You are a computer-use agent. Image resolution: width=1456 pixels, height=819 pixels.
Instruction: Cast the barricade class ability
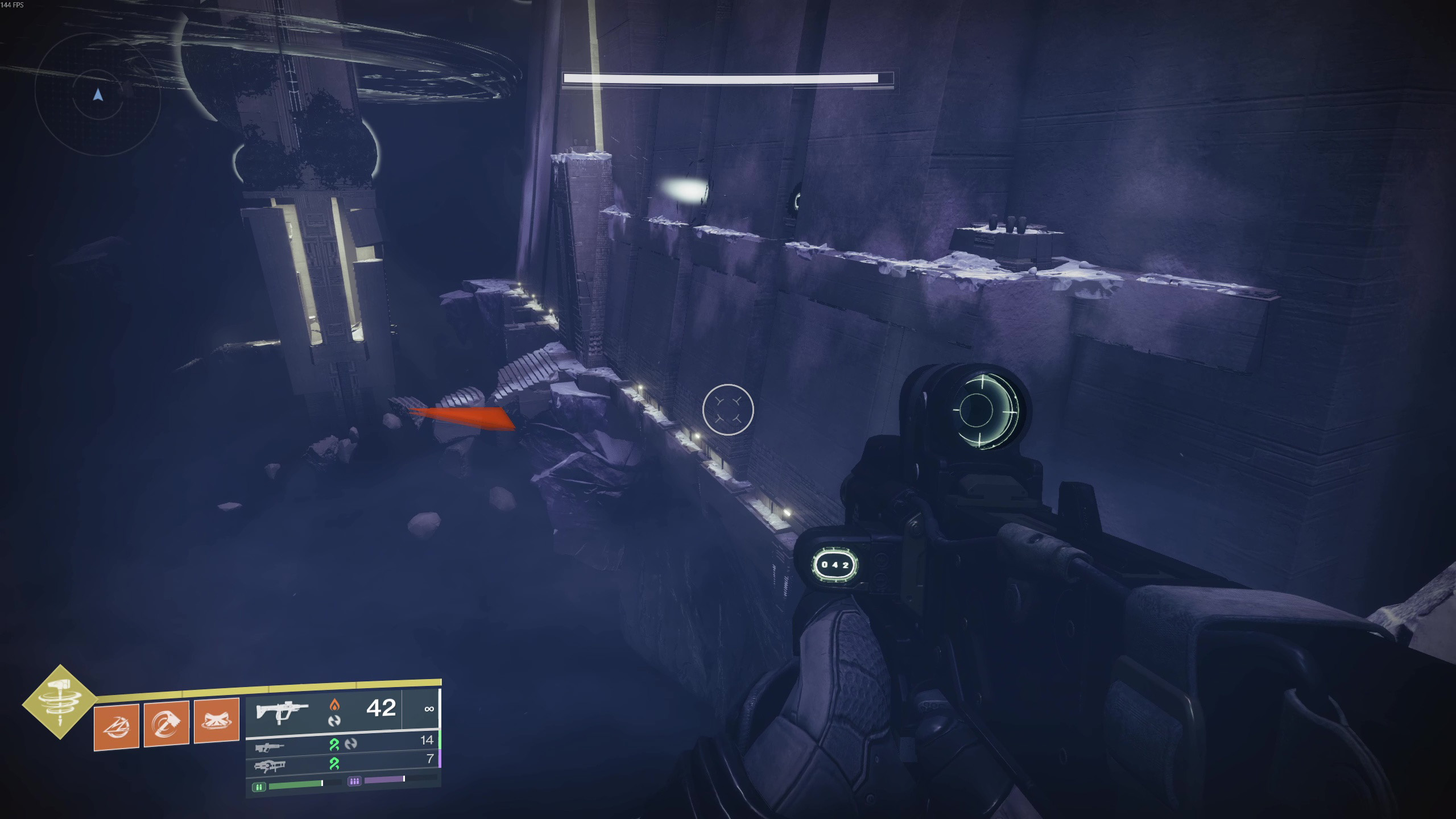[217, 721]
